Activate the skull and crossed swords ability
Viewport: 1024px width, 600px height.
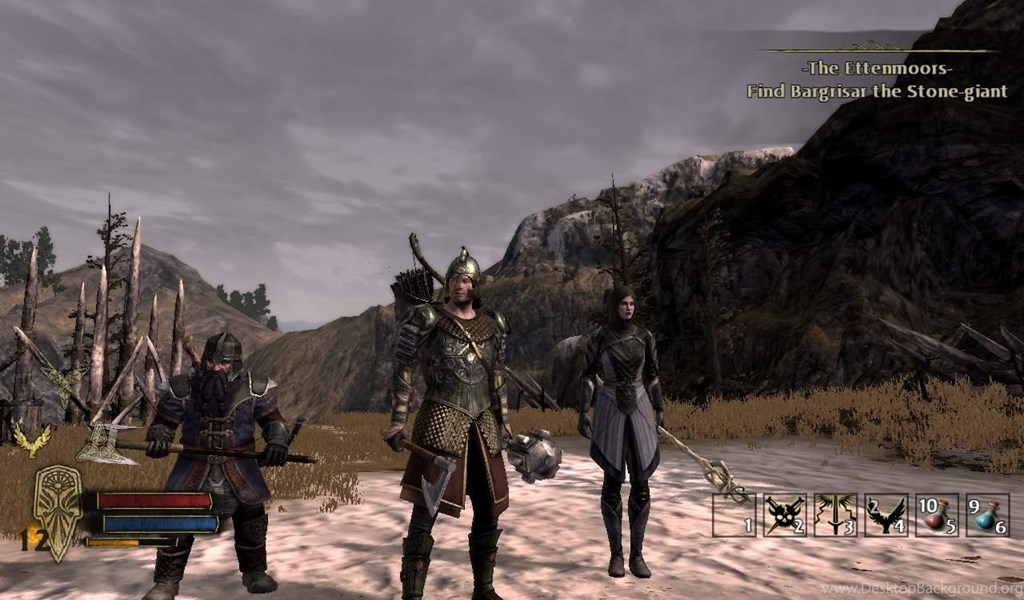coord(785,515)
